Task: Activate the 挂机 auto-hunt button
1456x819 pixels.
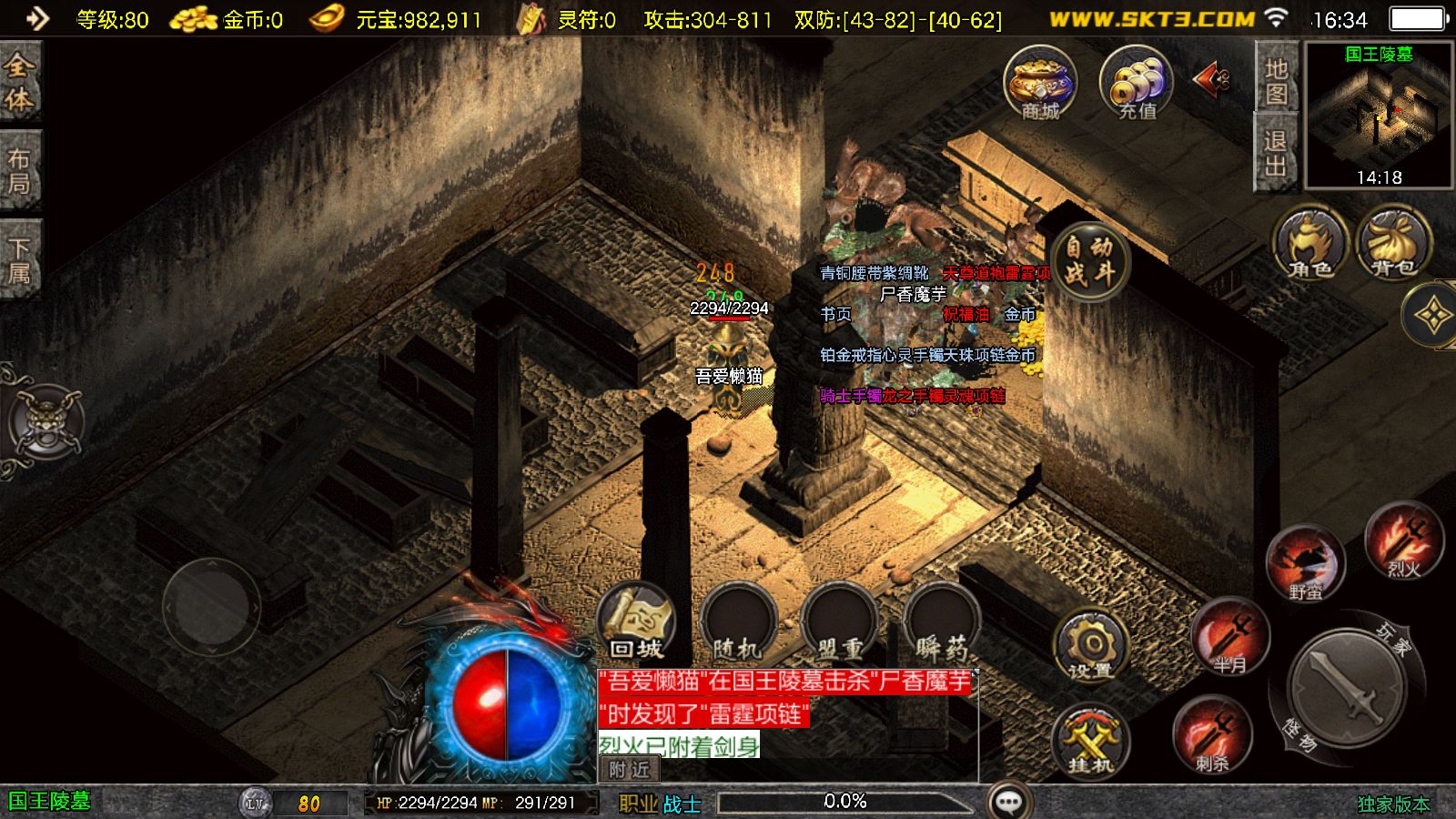Action: tap(1090, 740)
